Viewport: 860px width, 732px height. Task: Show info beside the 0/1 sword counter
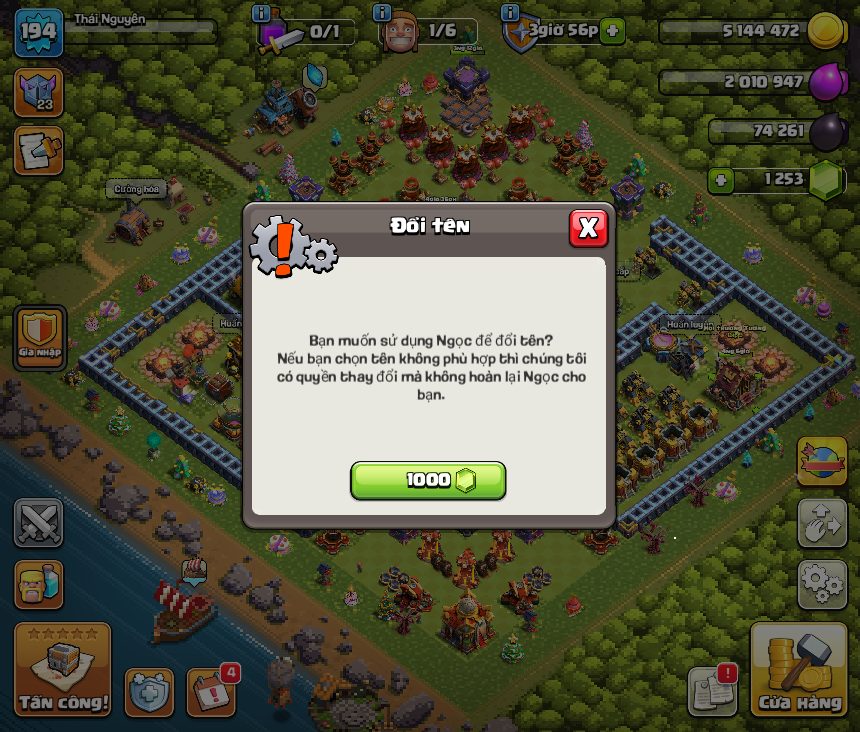coord(262,13)
